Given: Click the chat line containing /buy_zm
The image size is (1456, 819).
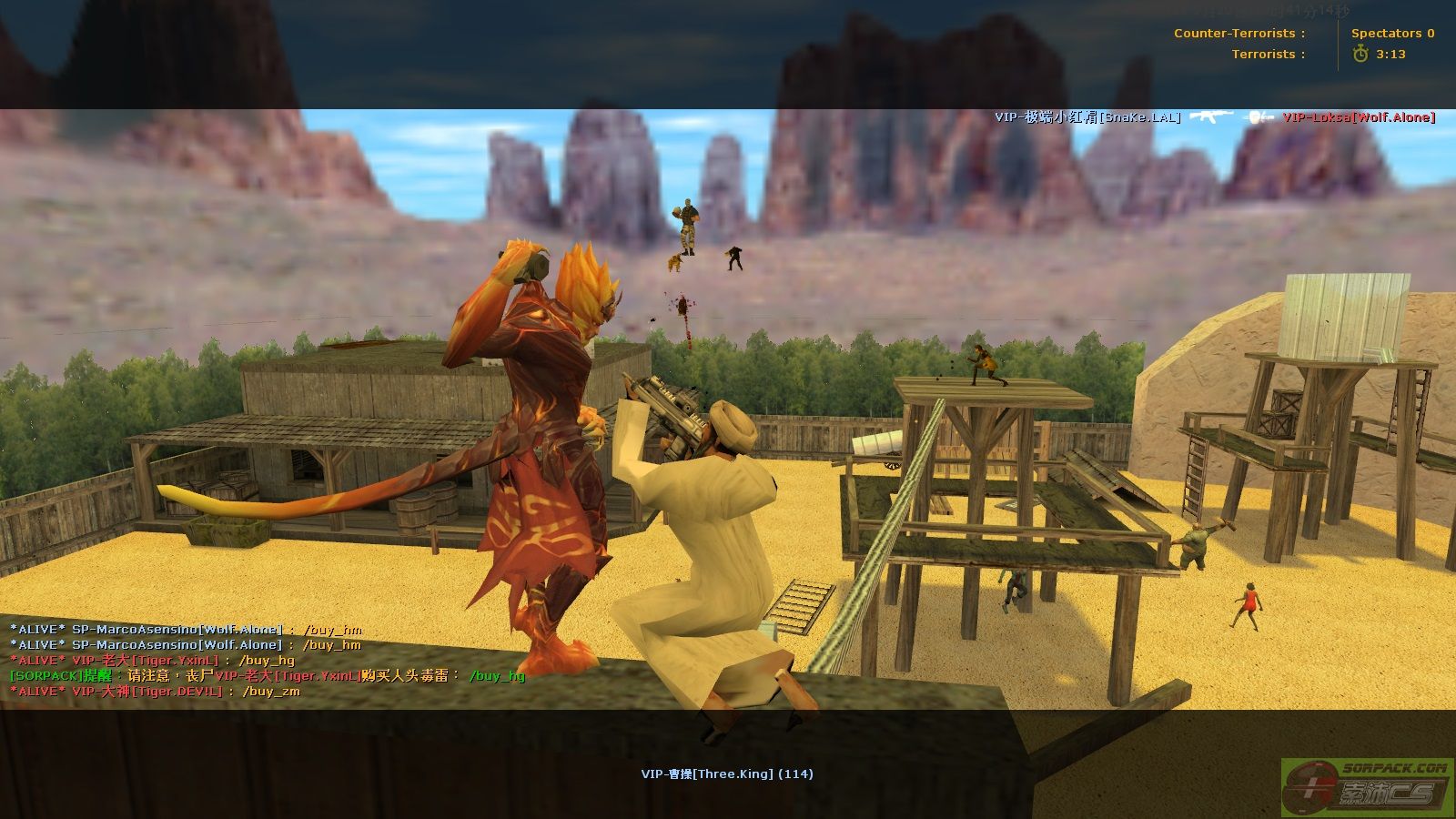Looking at the screenshot, I should (x=155, y=692).
